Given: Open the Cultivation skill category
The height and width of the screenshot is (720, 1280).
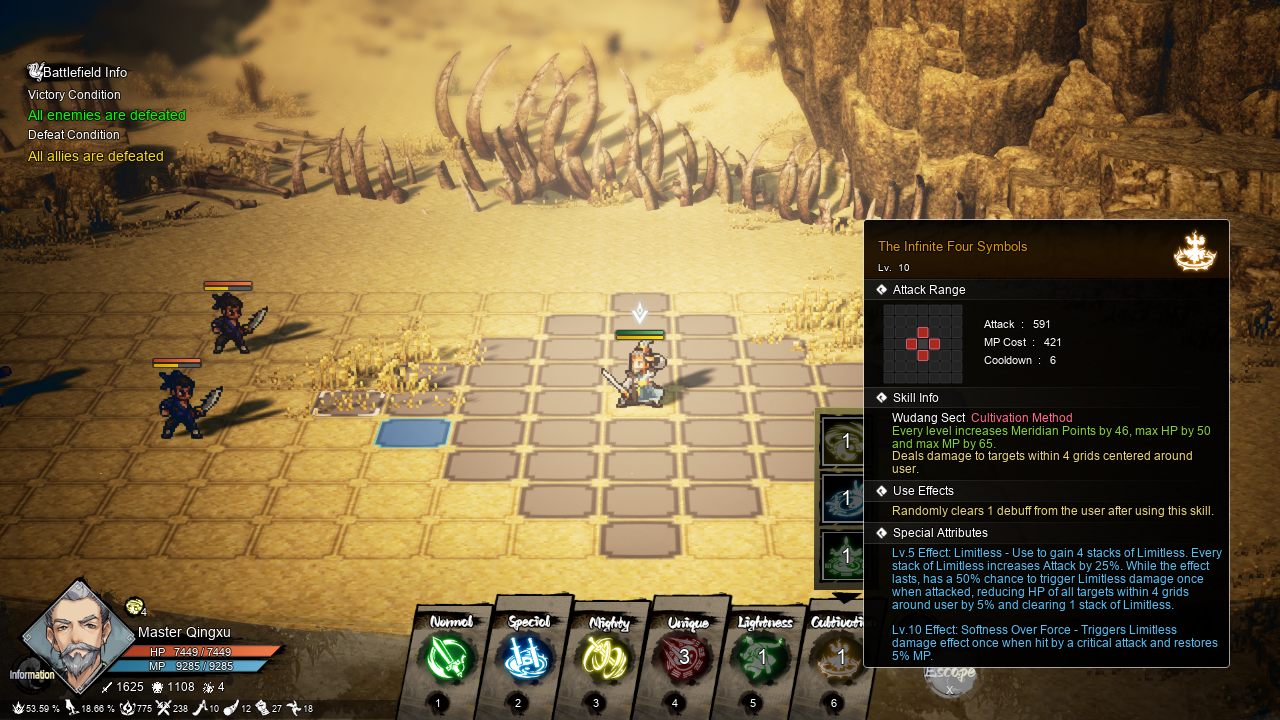Looking at the screenshot, I should coord(838,658).
